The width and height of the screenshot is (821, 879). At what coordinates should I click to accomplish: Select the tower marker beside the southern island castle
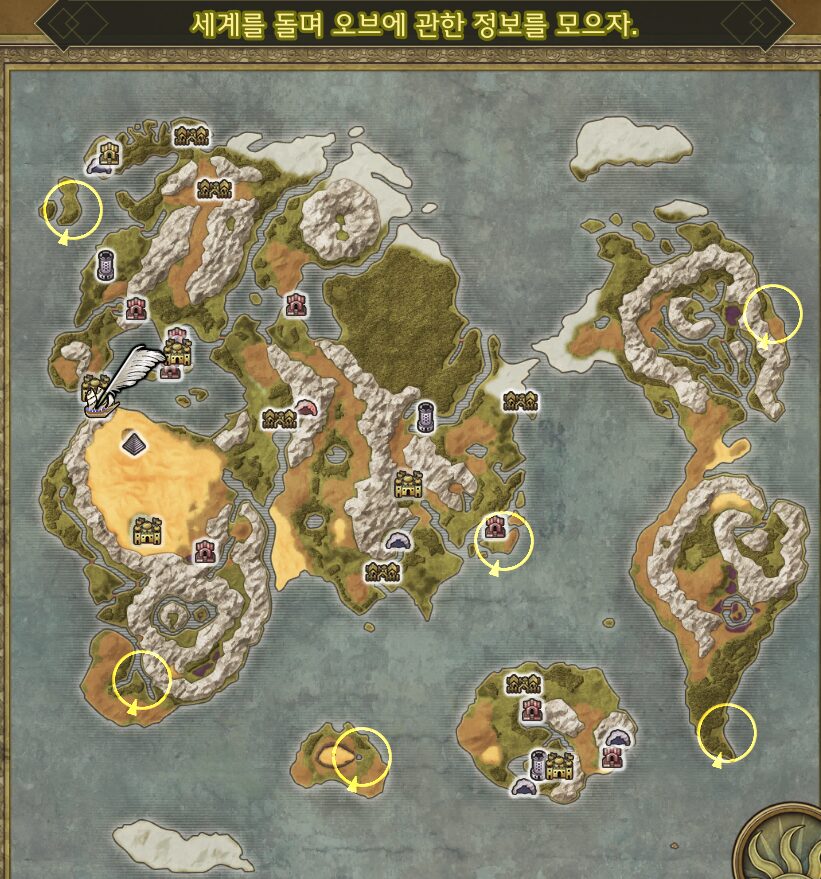[x=539, y=764]
